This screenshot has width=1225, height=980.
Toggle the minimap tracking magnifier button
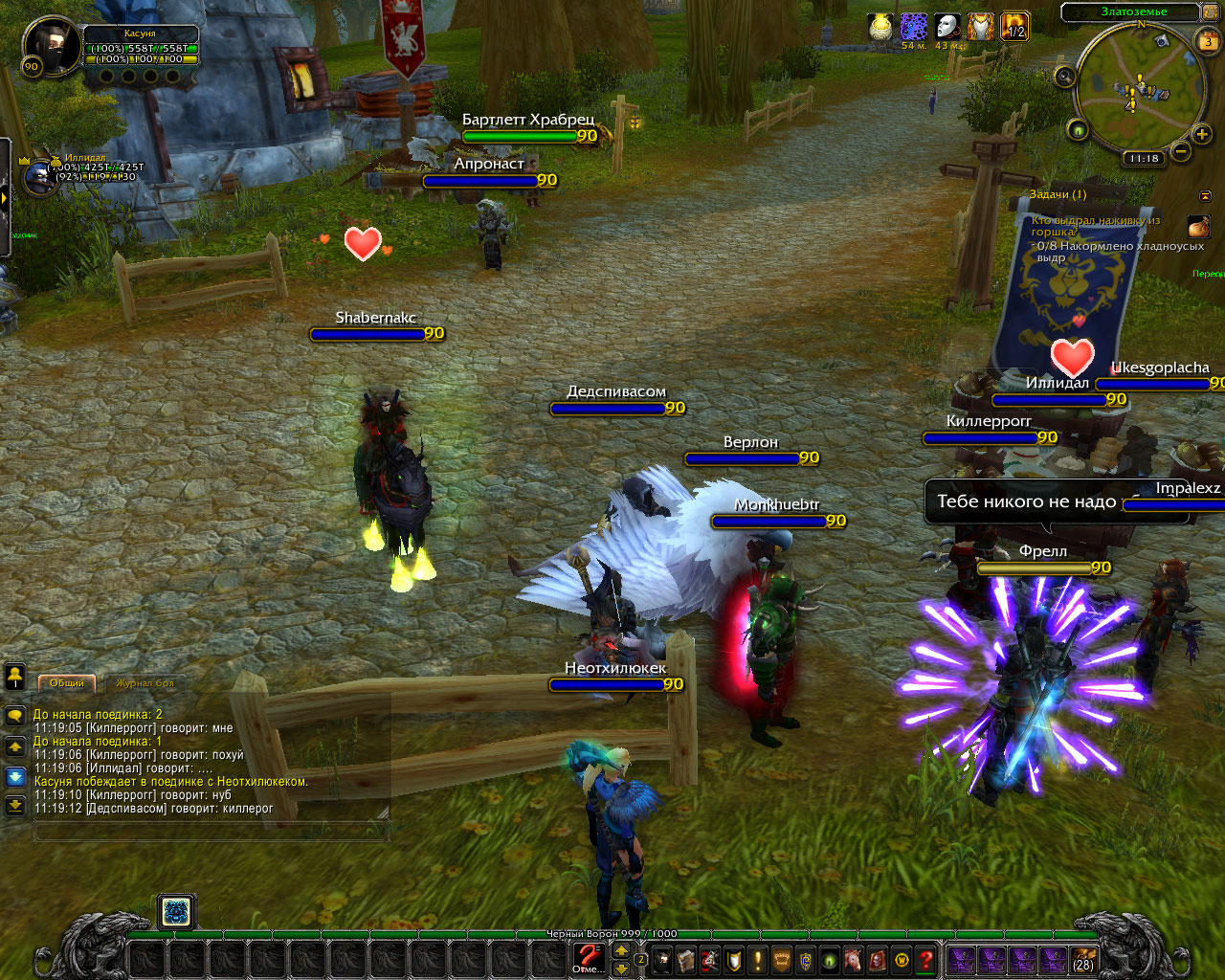[x=1064, y=78]
